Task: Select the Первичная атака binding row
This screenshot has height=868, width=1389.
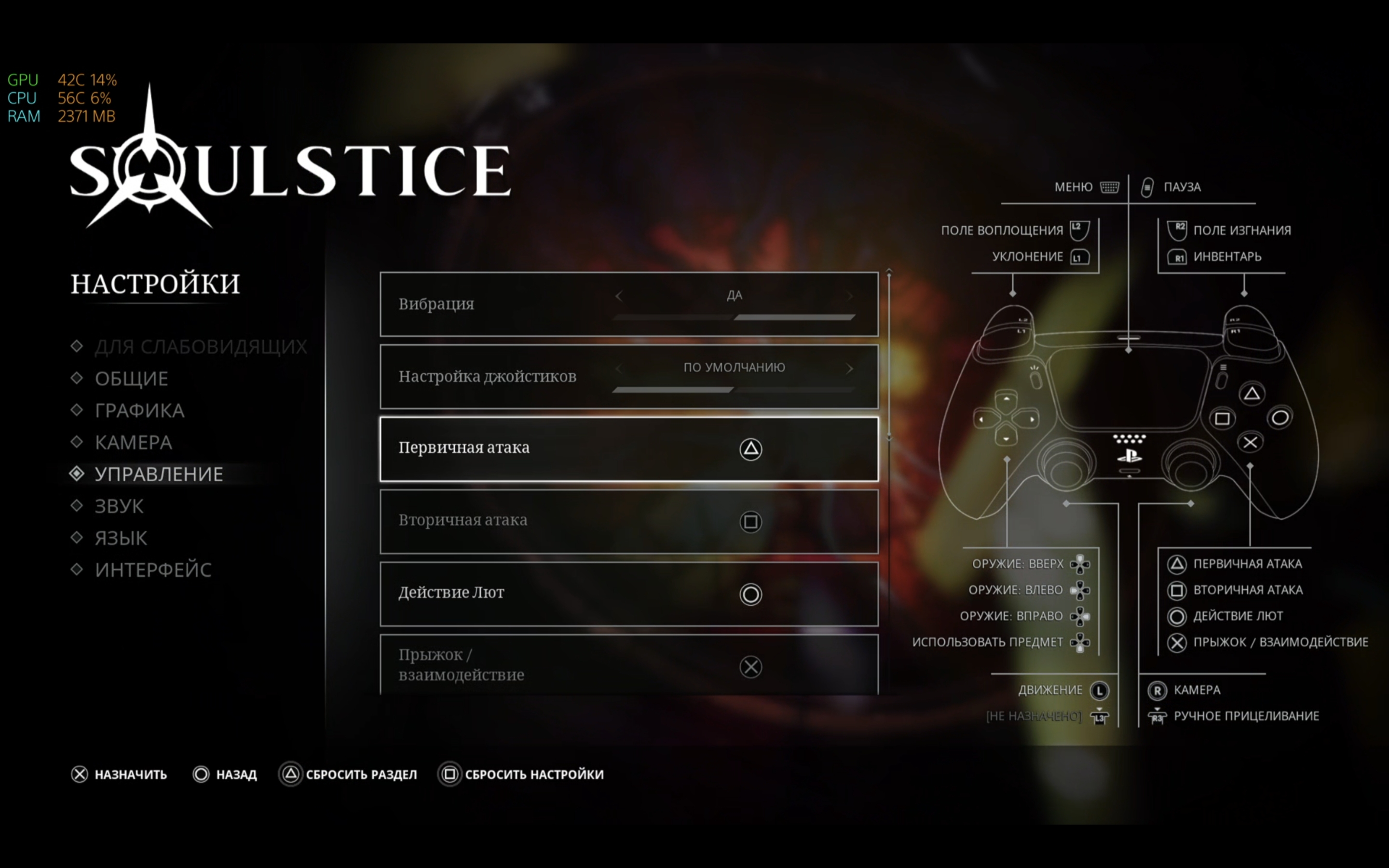Action: pyautogui.click(x=629, y=449)
